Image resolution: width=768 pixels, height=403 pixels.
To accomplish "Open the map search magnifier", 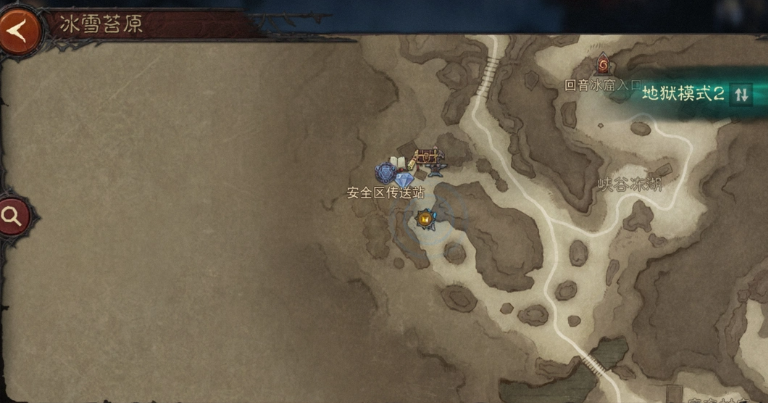I will click(x=14, y=215).
